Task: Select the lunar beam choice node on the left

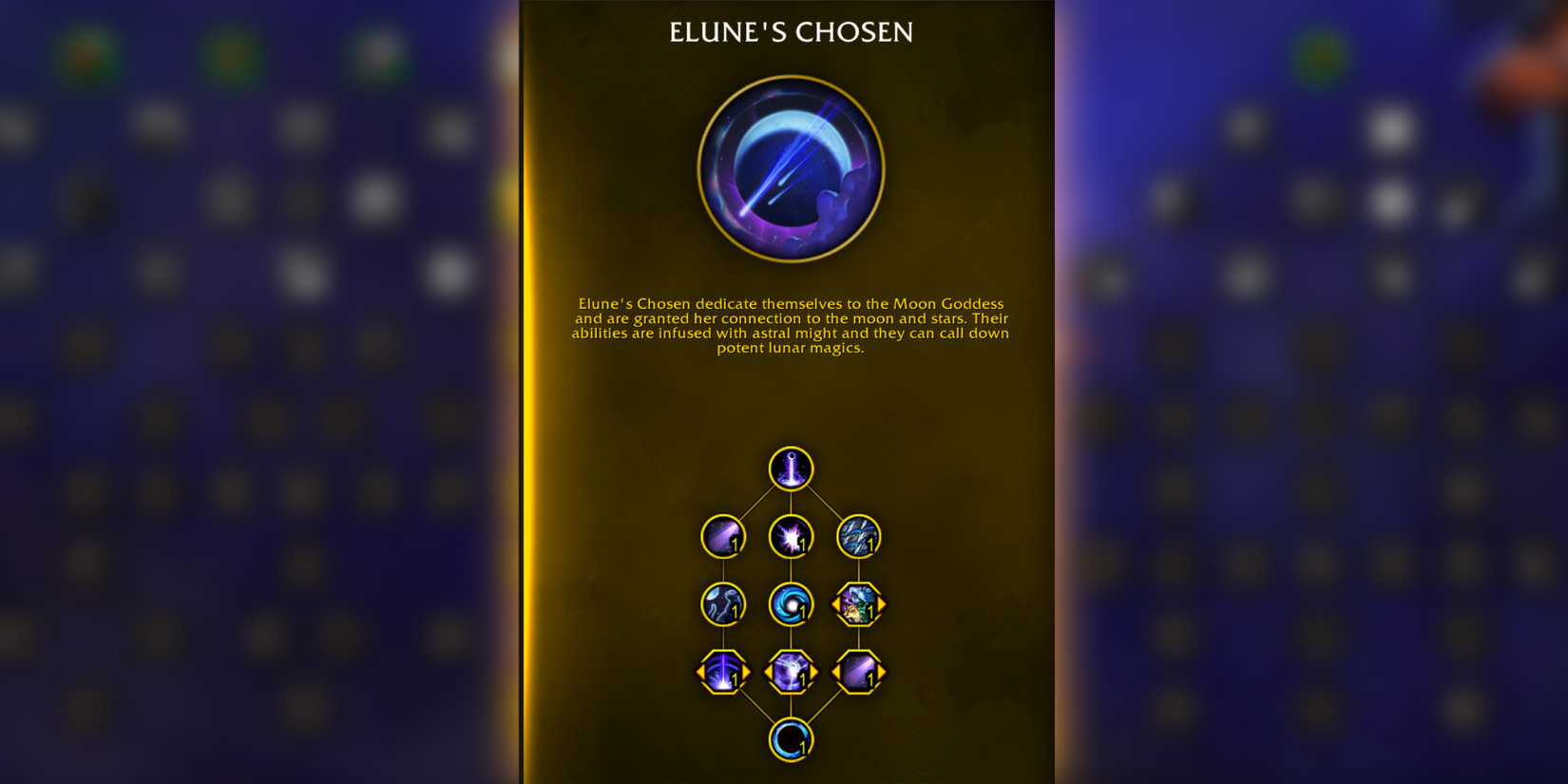Action: 722,671
